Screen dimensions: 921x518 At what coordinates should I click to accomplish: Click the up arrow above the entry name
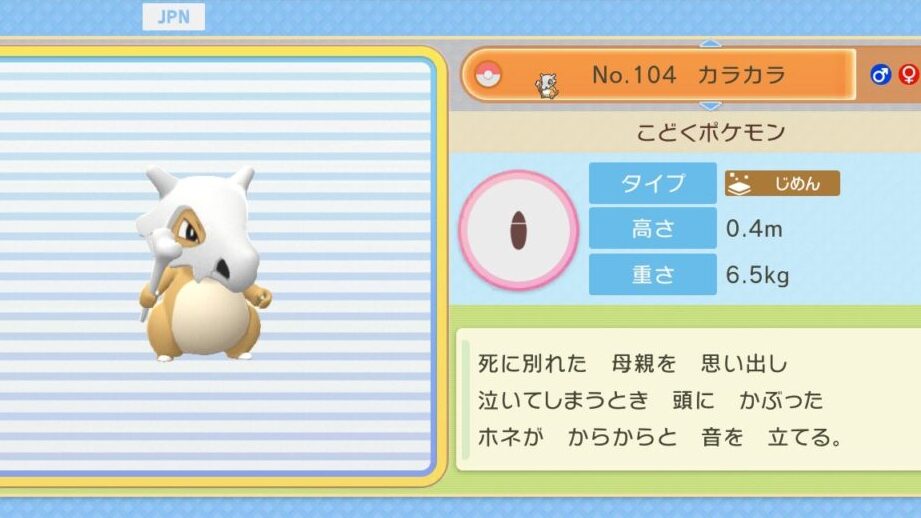[709, 44]
